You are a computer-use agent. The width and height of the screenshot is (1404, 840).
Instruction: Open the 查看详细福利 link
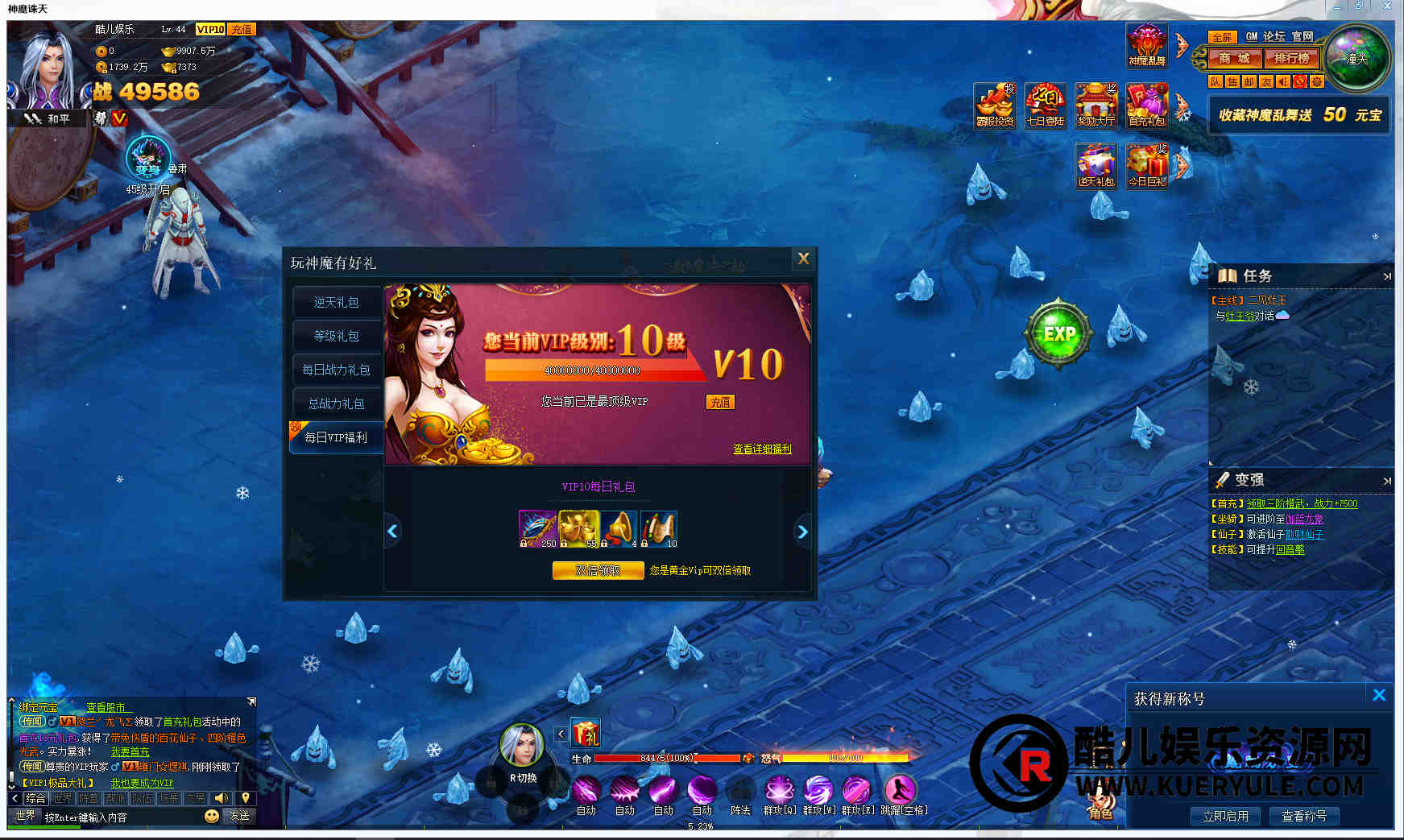click(762, 449)
